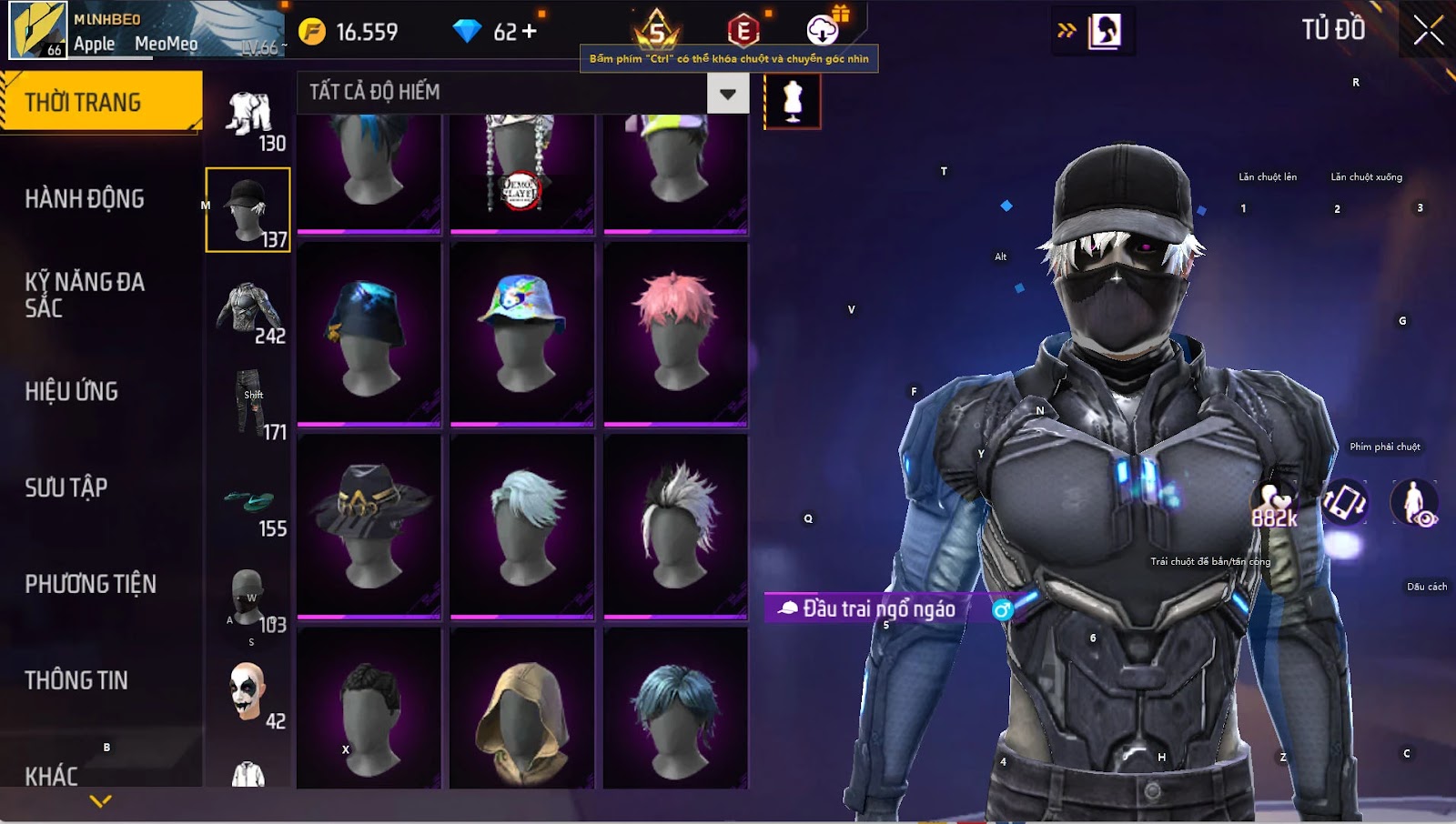
Task: Open the PHƯƠNG TIỆN vehicles tab
Action: (91, 584)
